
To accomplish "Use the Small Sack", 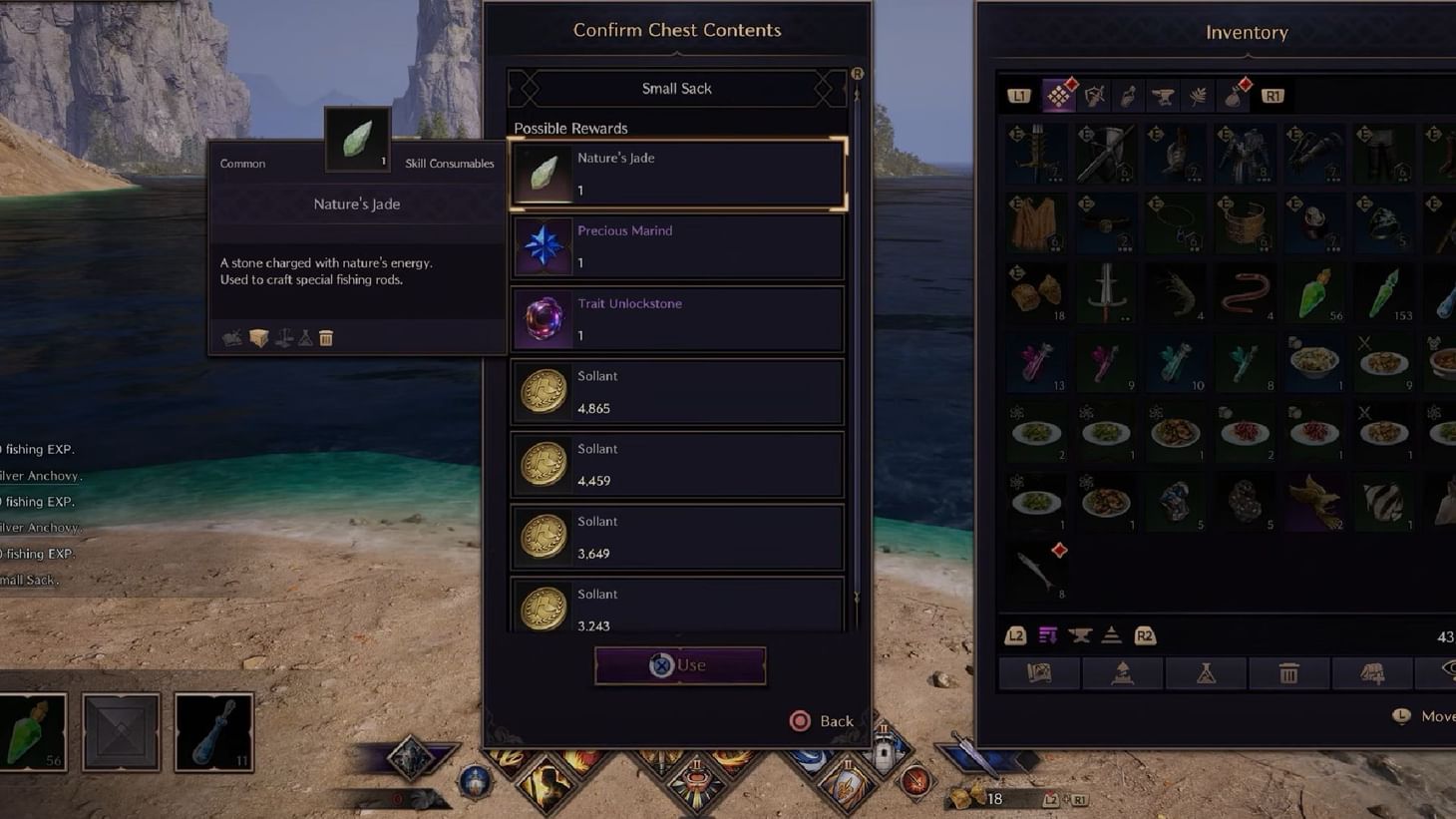I will pyautogui.click(x=680, y=665).
